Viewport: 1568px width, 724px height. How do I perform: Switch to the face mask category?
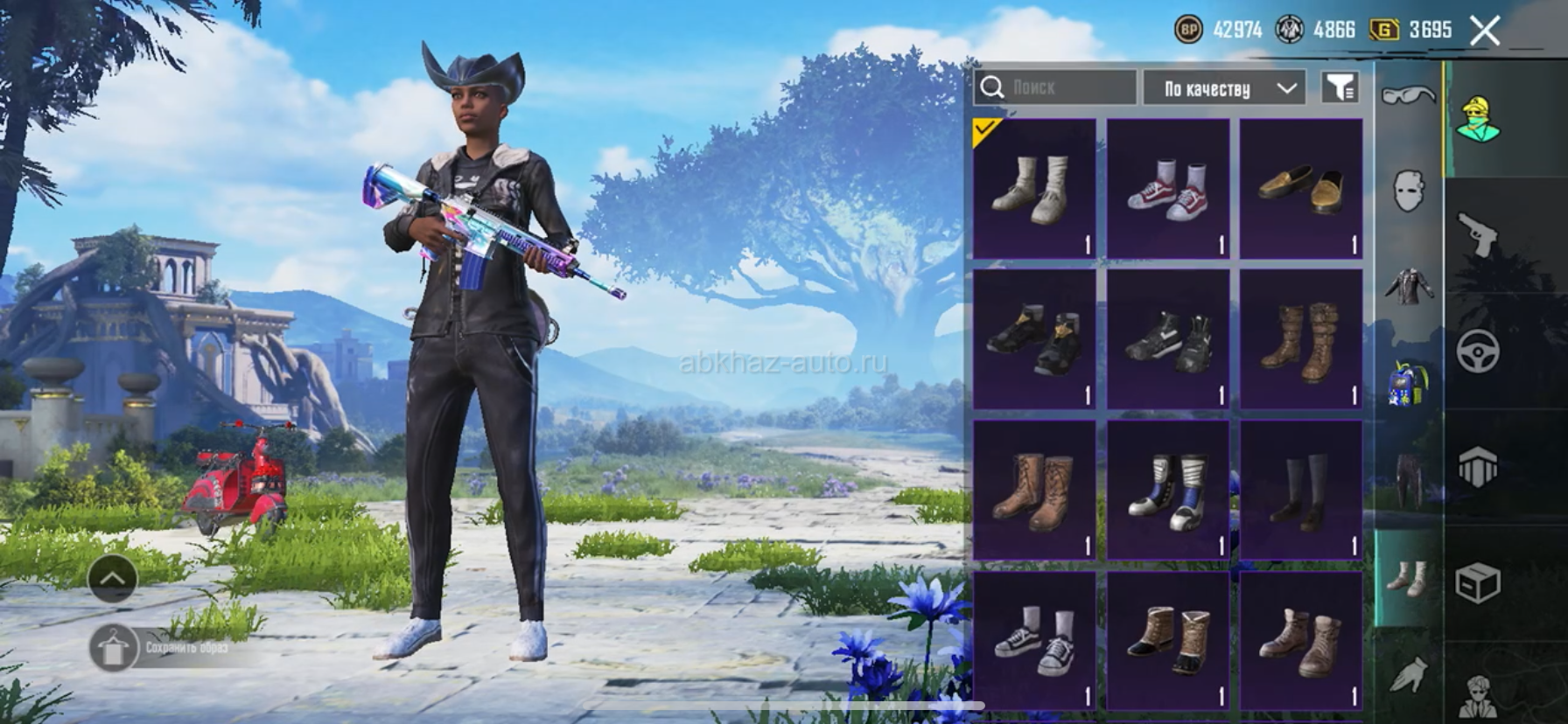[x=1408, y=191]
